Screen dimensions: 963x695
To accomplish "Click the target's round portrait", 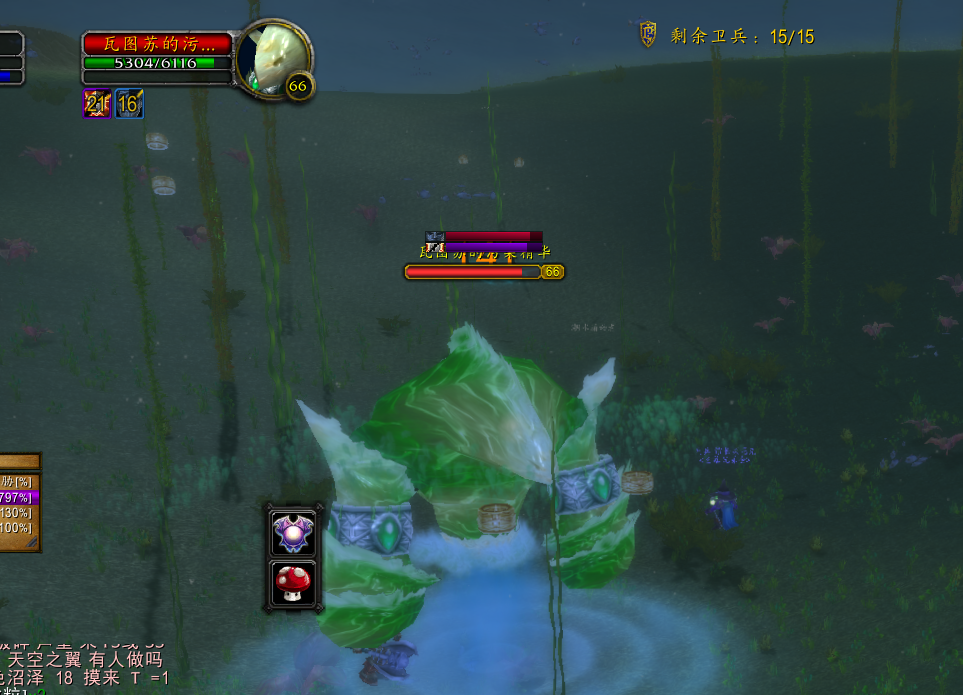I will point(274,58).
